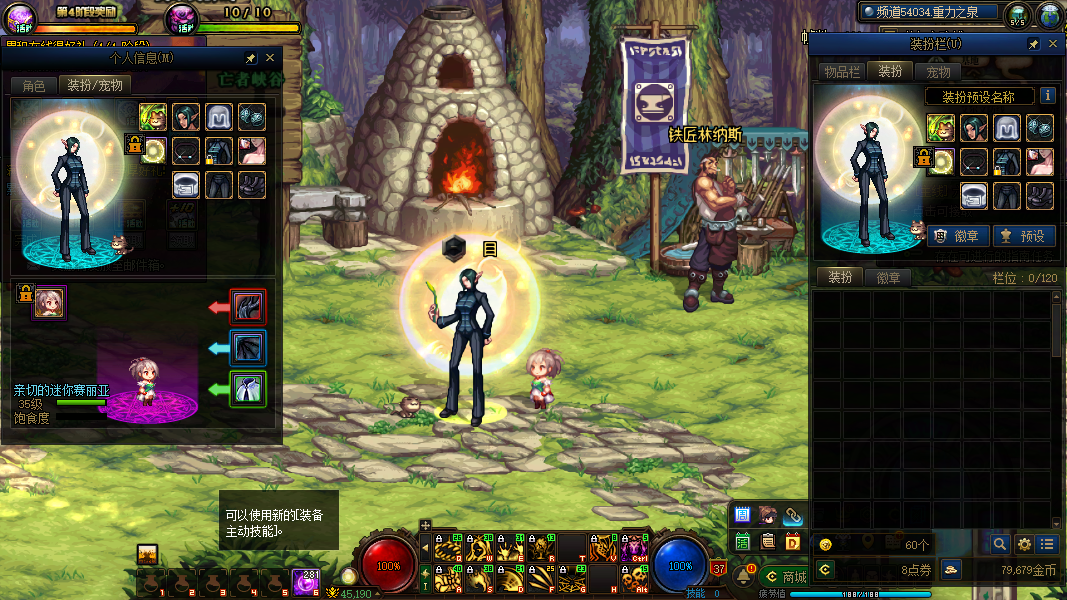Close the 个人信息 personal info window
This screenshot has height=600, width=1067.
coord(270,58)
